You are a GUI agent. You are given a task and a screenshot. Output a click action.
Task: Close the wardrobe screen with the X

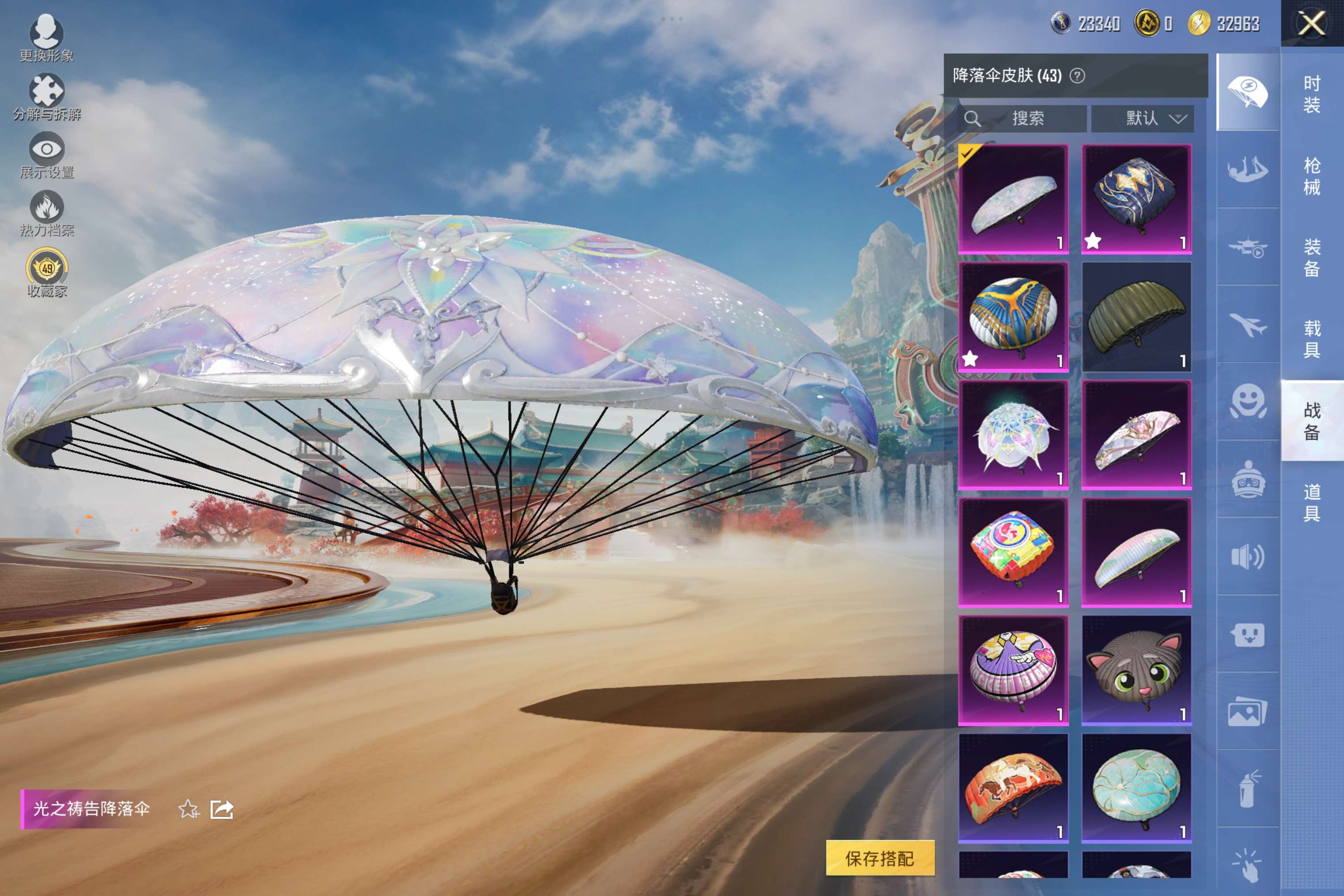pyautogui.click(x=1312, y=24)
